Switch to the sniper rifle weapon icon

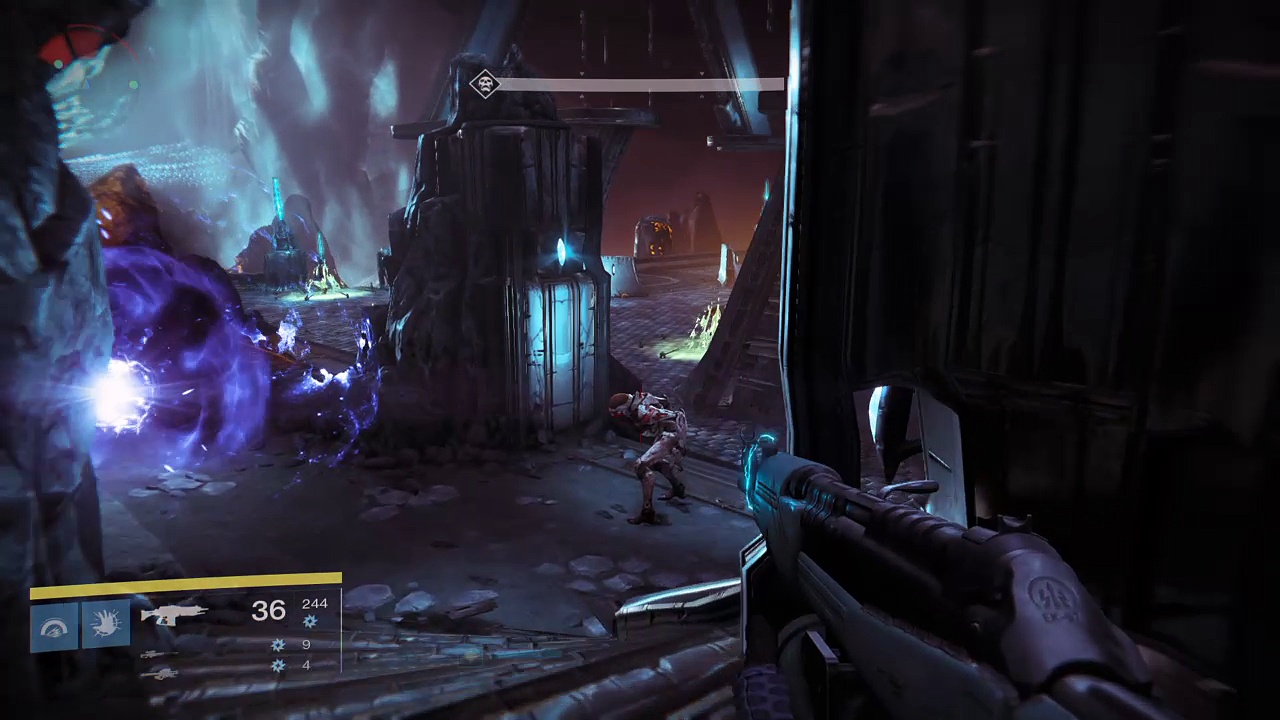tap(155, 654)
